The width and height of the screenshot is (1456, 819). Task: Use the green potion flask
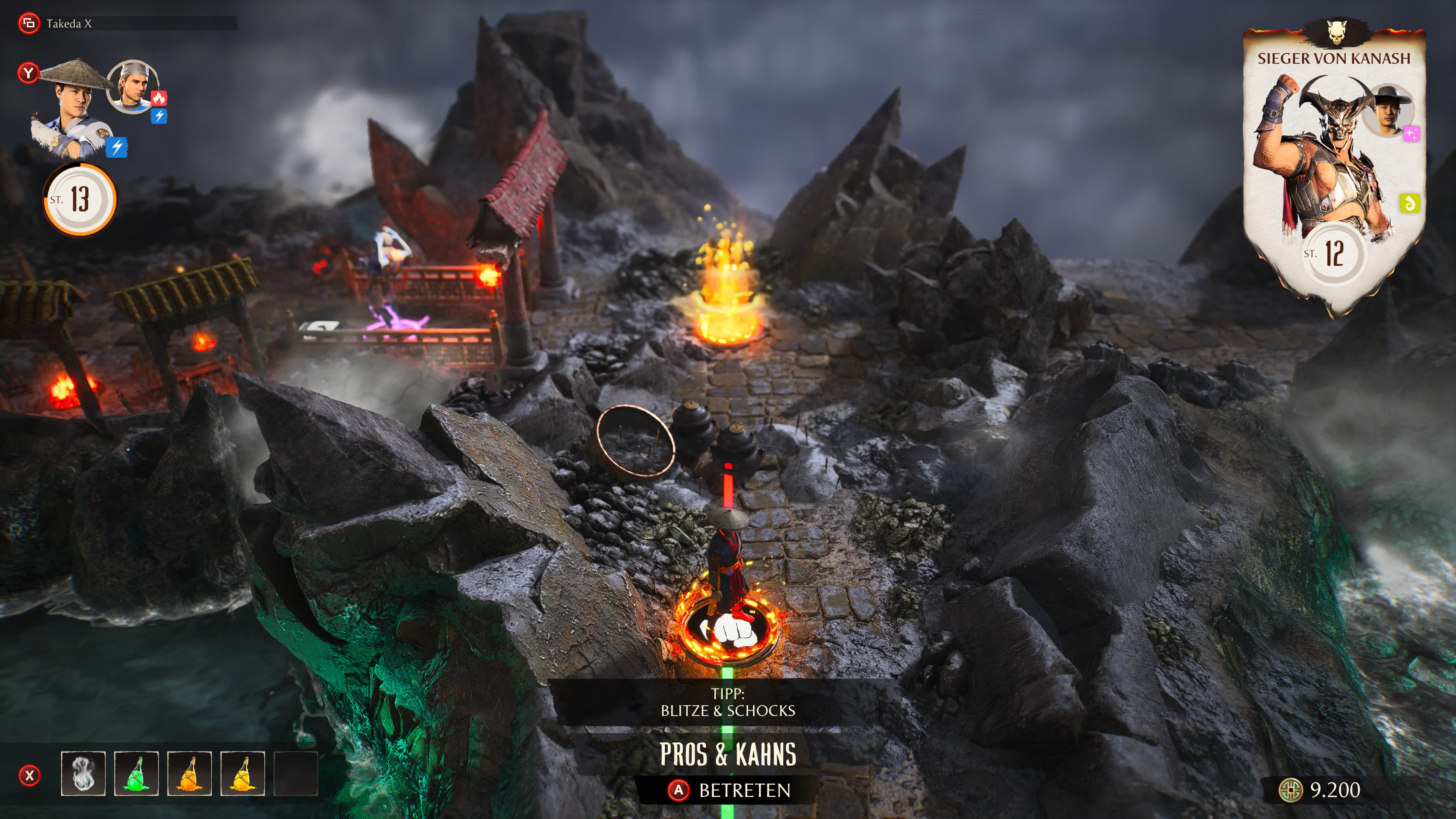point(136,773)
